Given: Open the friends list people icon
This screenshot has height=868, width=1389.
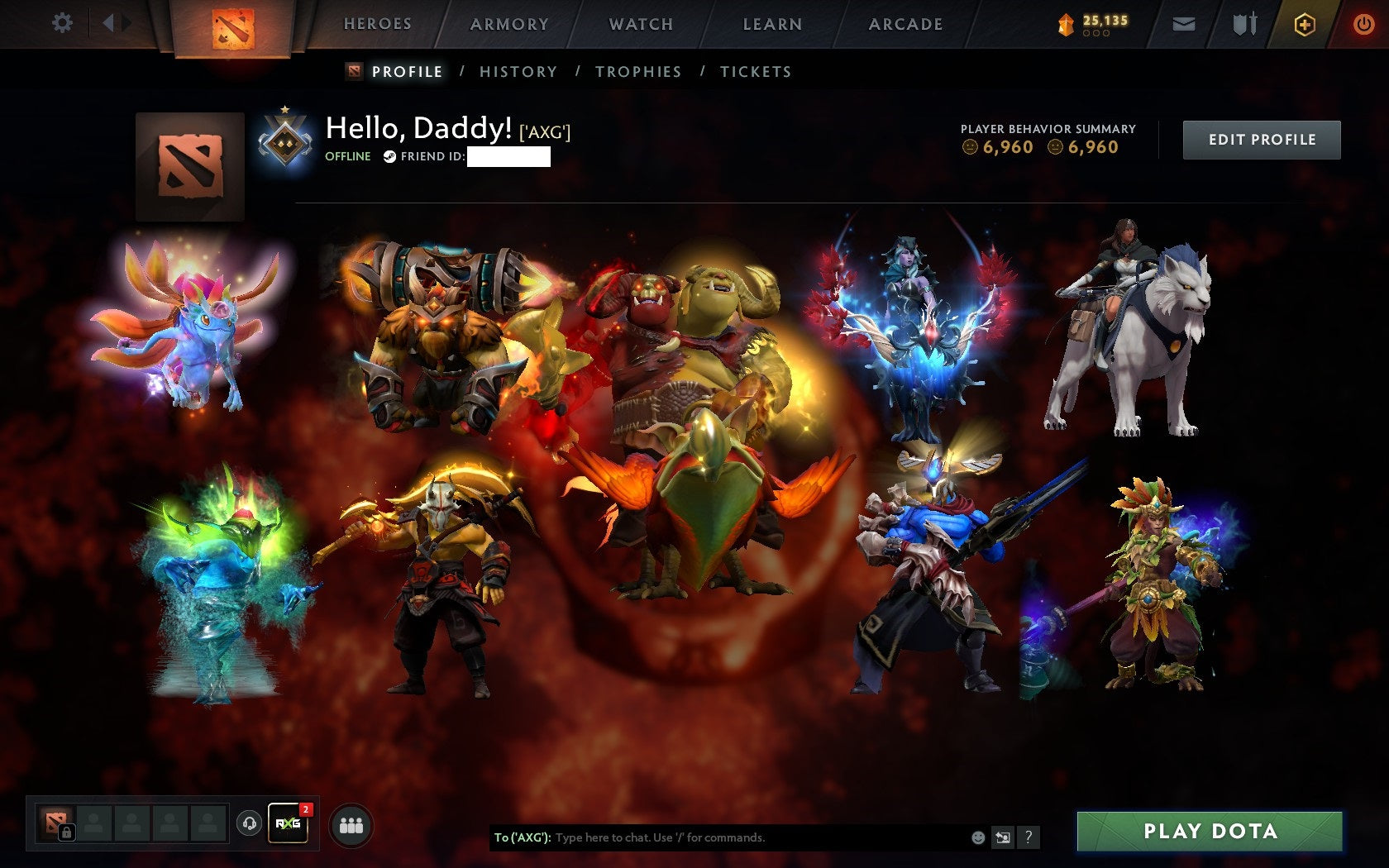Looking at the screenshot, I should tap(351, 823).
